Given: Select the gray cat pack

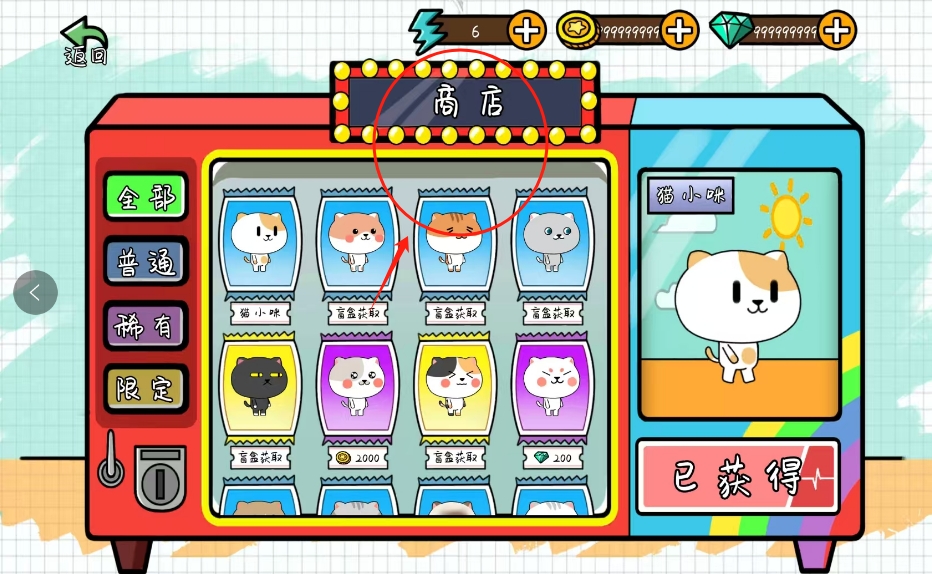Looking at the screenshot, I should pos(552,243).
